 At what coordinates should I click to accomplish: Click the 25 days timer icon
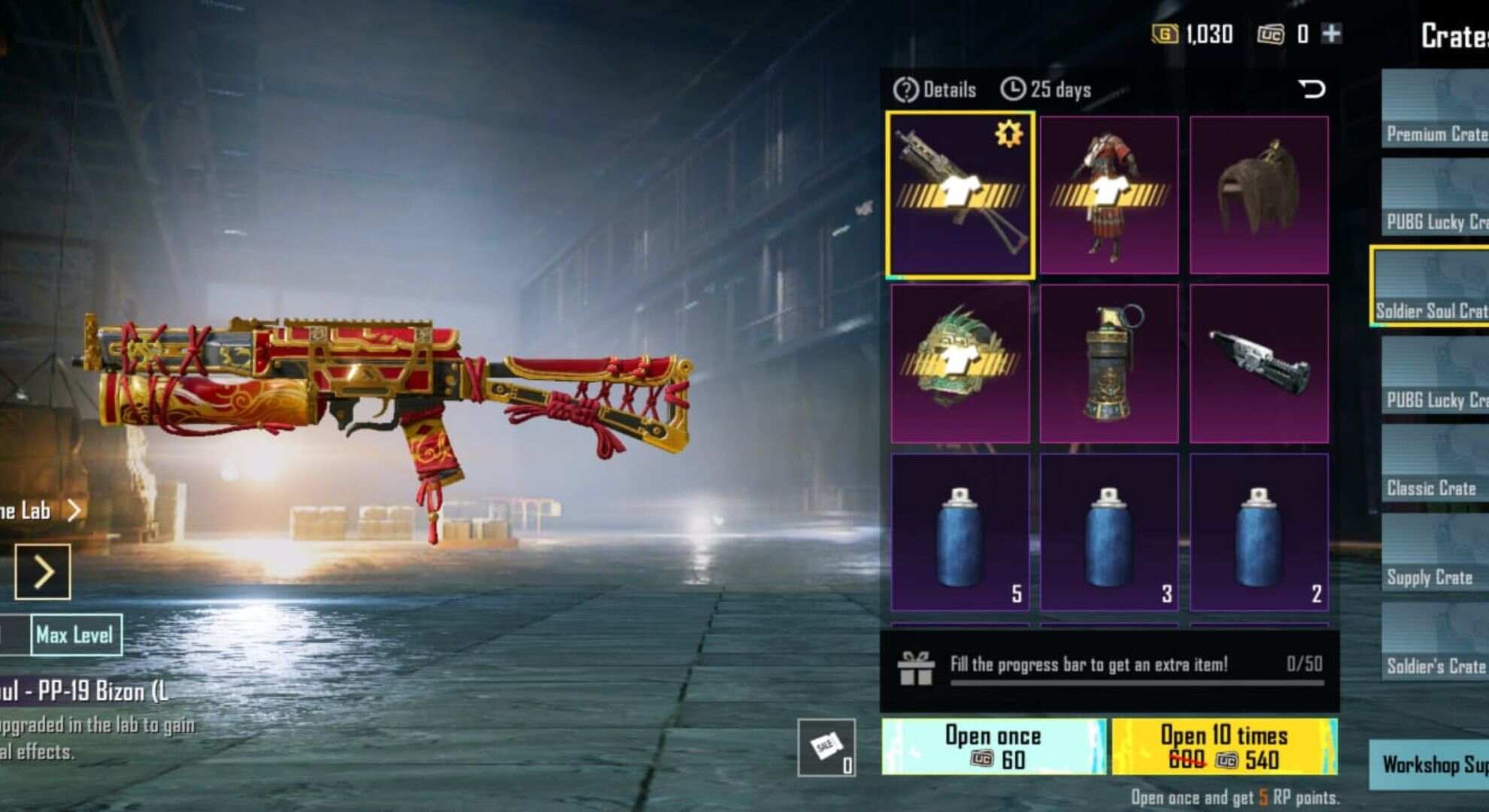pos(1014,89)
